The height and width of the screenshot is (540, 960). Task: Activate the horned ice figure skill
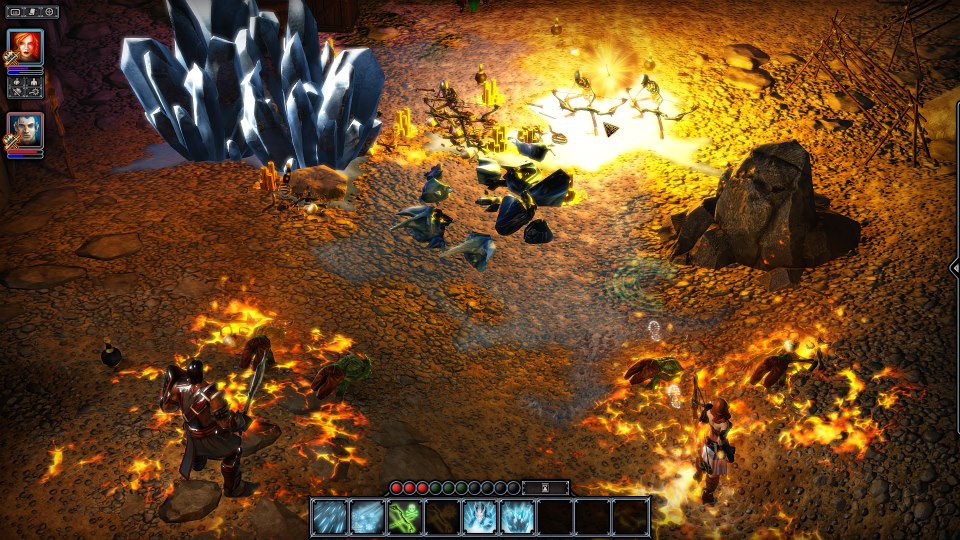point(479,517)
